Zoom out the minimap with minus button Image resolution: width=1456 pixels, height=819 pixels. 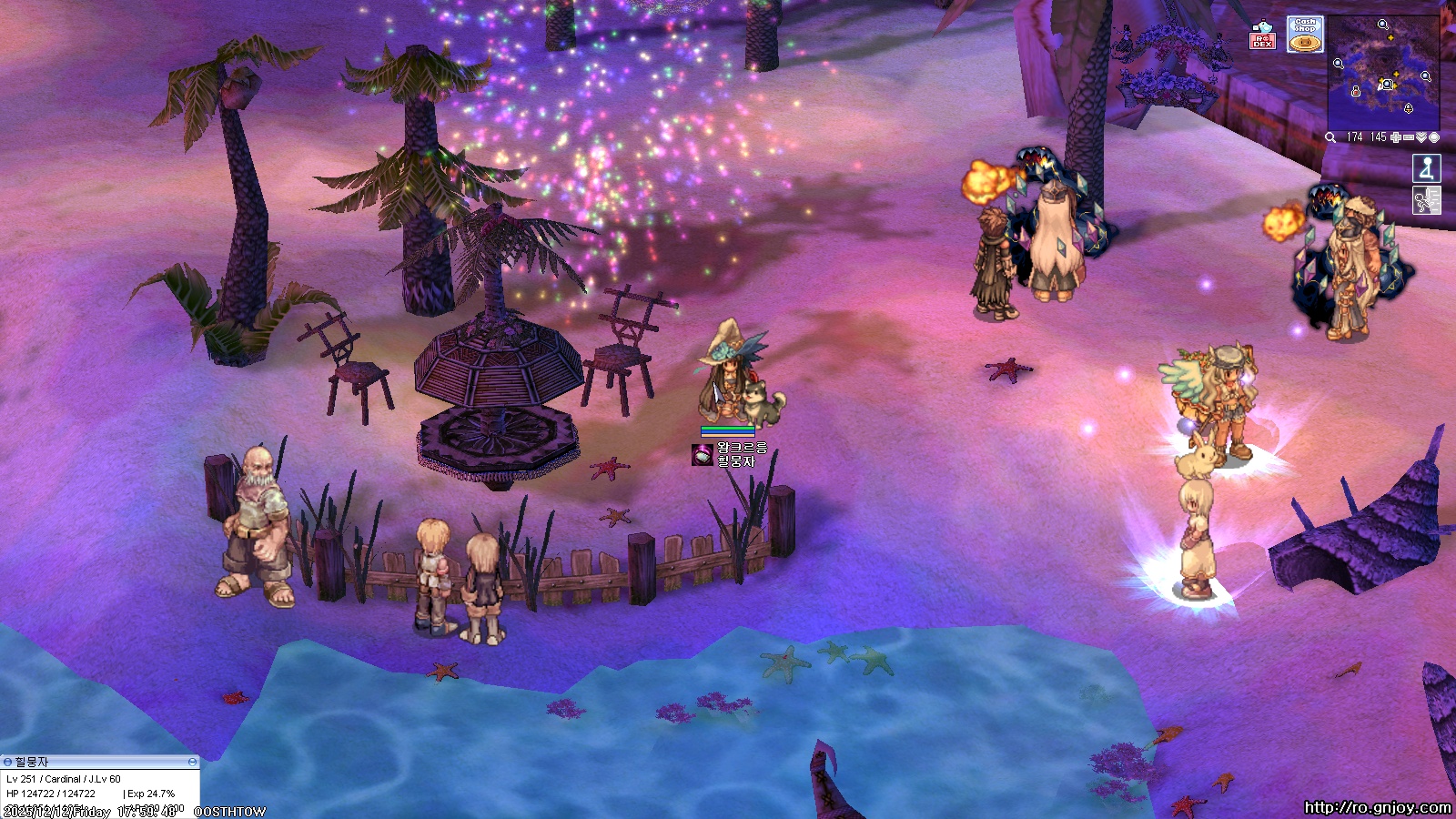coord(1409,137)
